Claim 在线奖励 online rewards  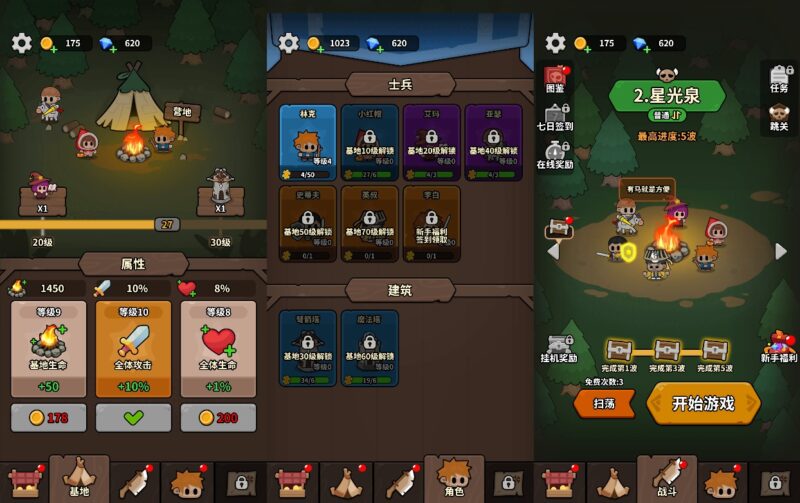pyautogui.click(x=555, y=154)
